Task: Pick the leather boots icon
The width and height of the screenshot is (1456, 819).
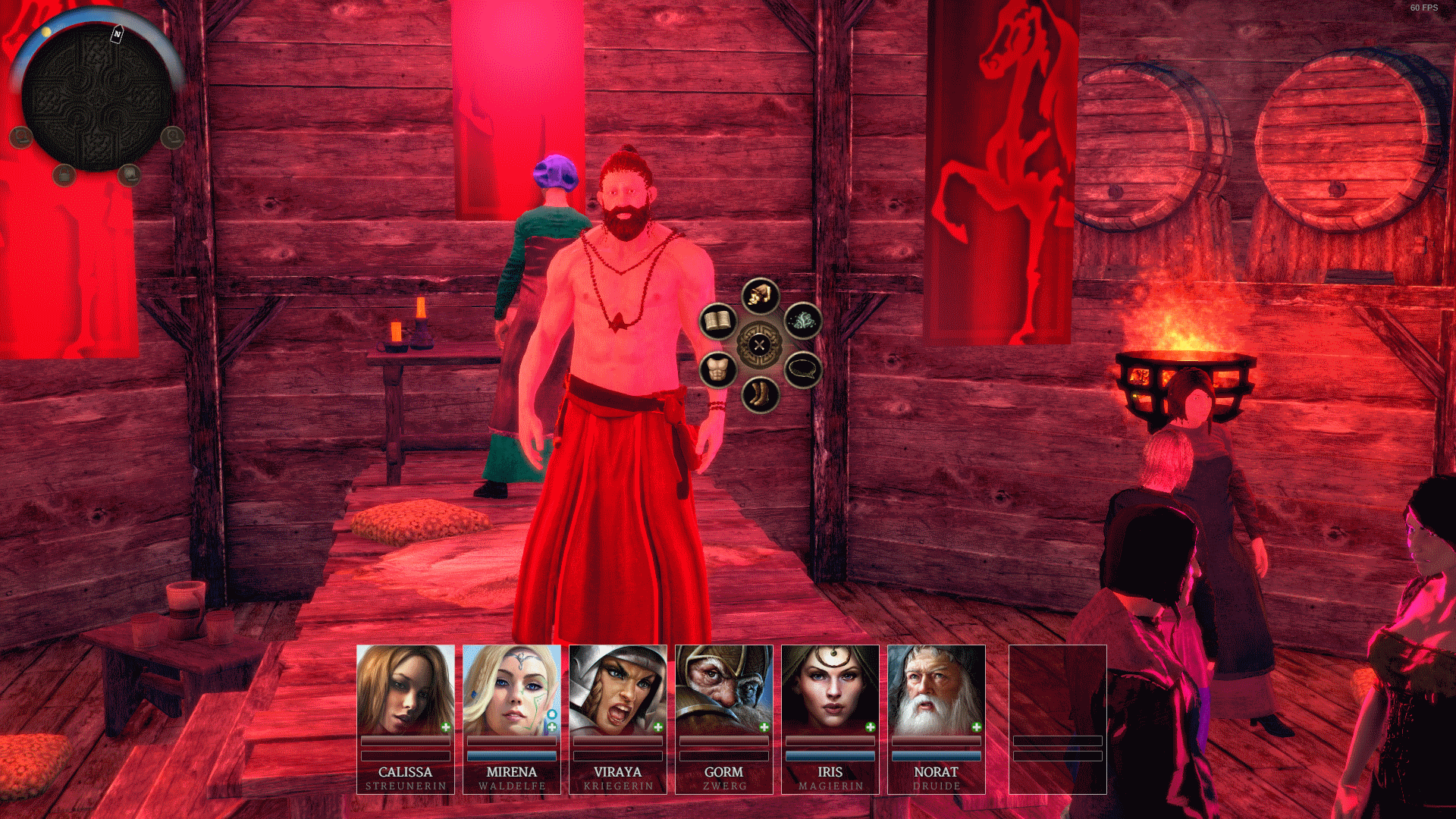Action: pos(760,394)
